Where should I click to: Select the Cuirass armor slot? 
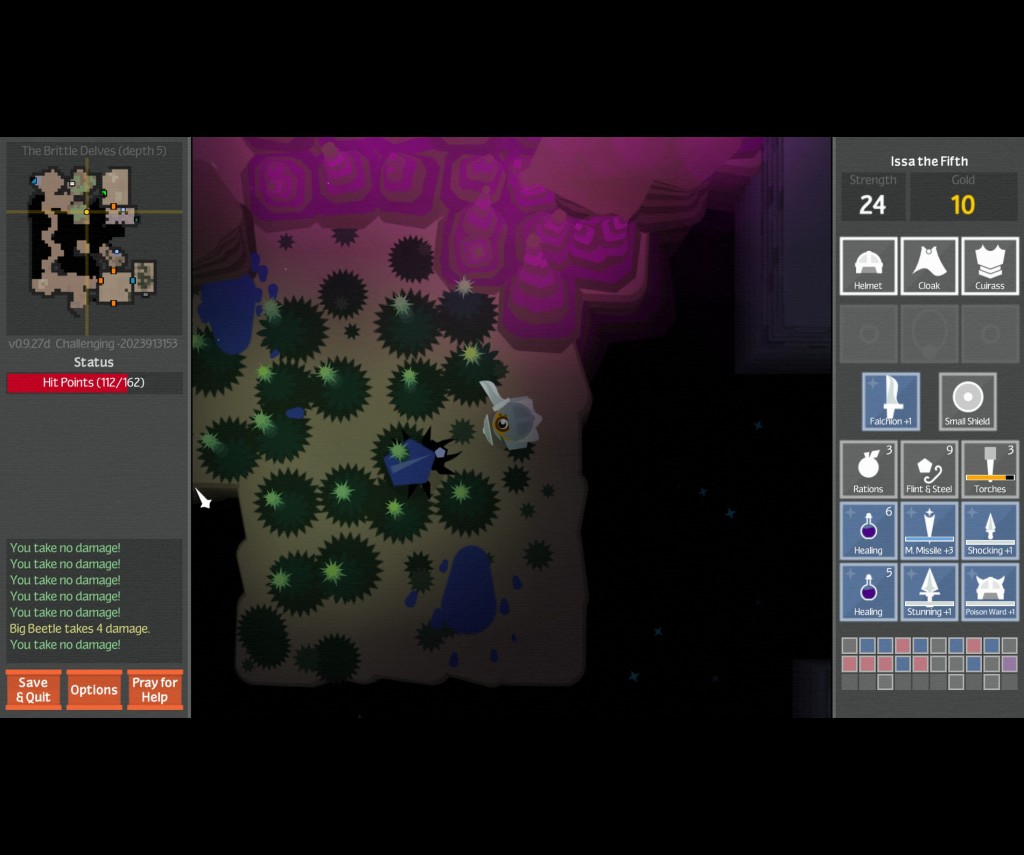coord(990,266)
